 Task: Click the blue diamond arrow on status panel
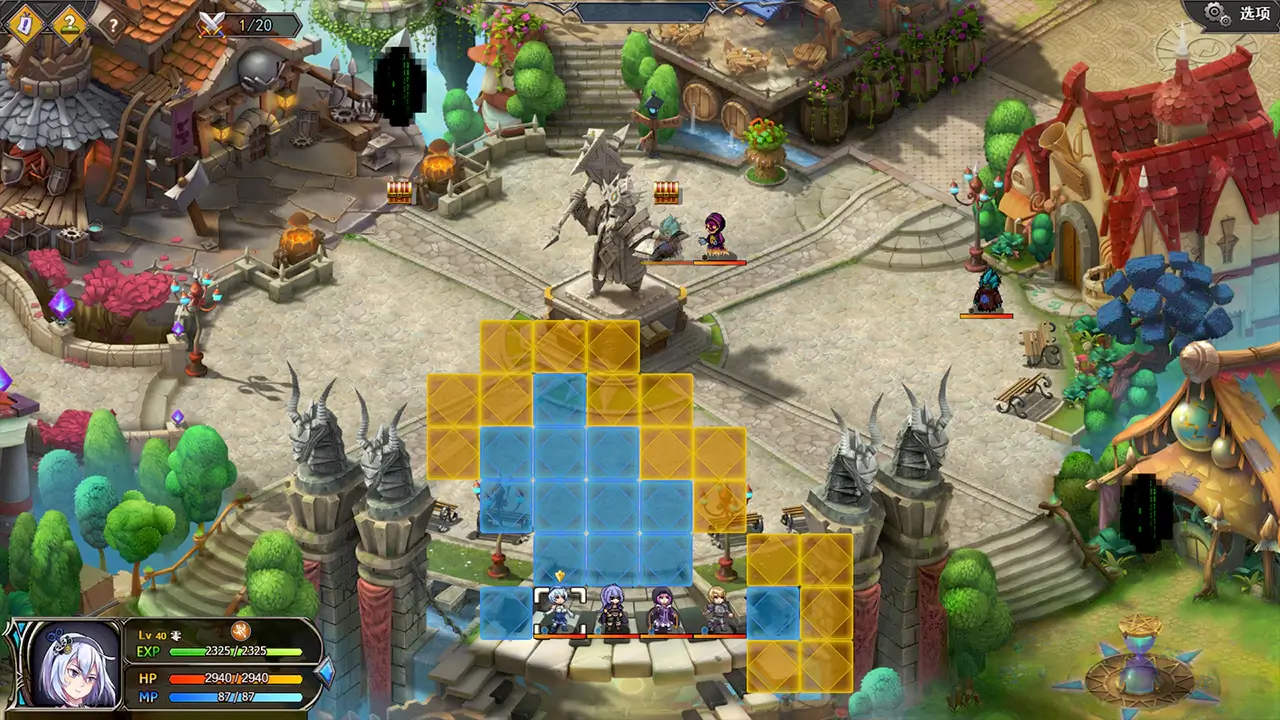pyautogui.click(x=325, y=673)
